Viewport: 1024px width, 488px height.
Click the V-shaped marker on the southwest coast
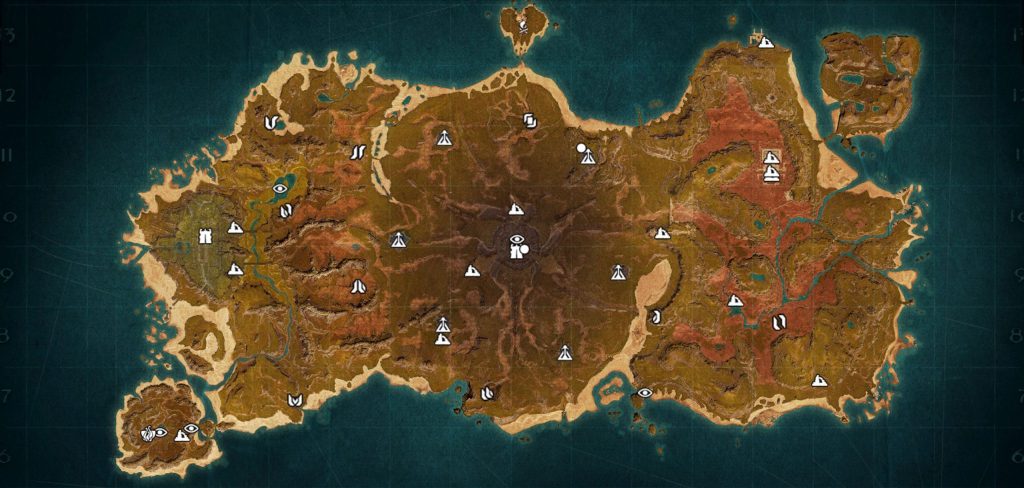click(295, 400)
